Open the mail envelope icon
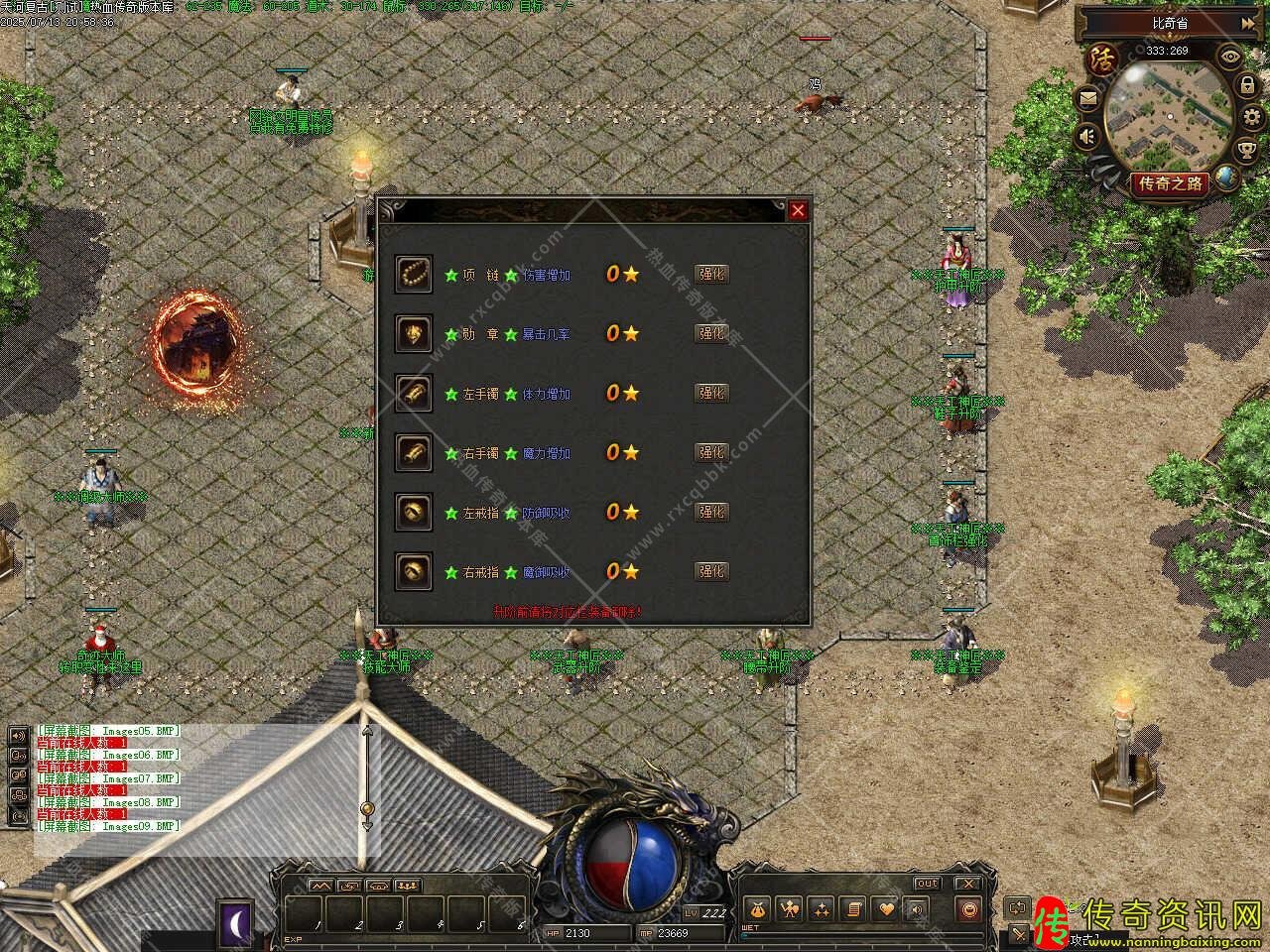The image size is (1270, 952). point(1089,97)
